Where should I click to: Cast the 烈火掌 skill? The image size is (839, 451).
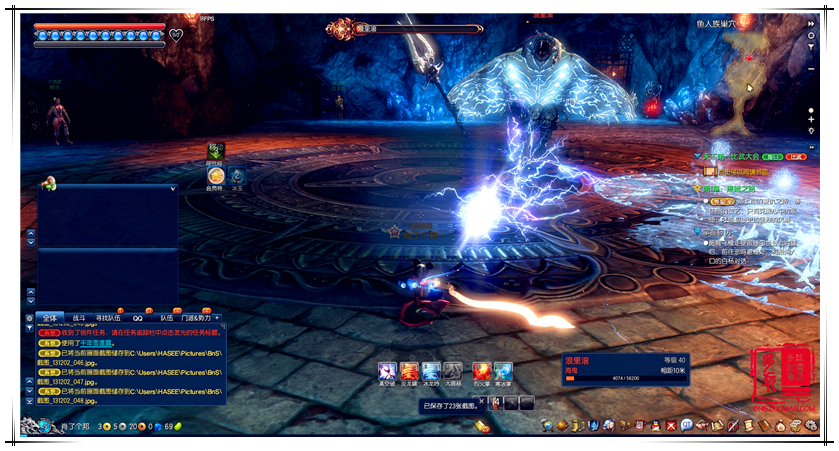point(481,371)
